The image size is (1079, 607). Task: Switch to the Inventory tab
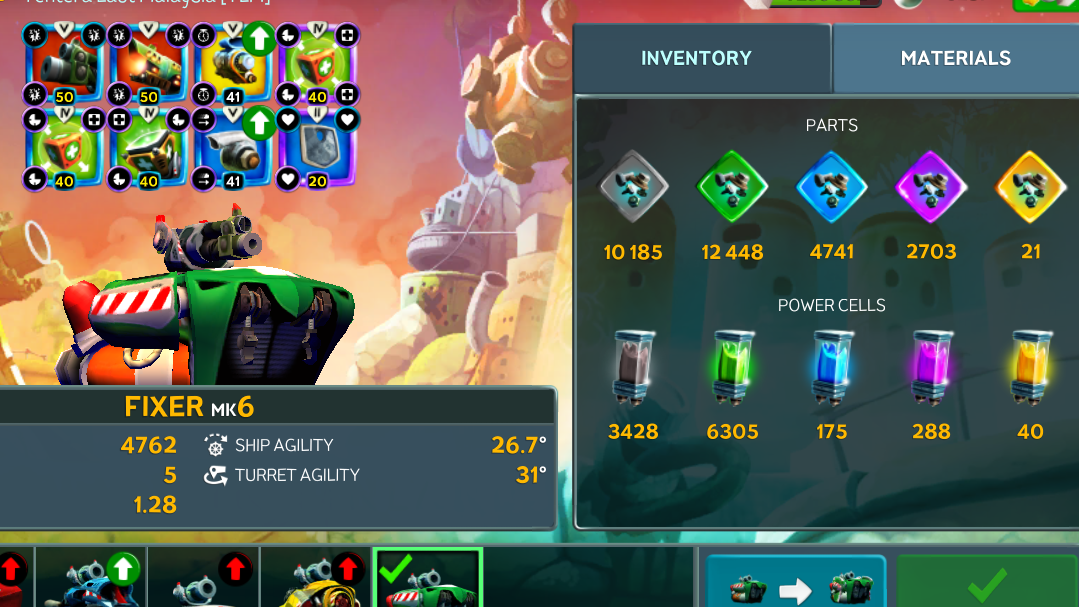coord(696,58)
